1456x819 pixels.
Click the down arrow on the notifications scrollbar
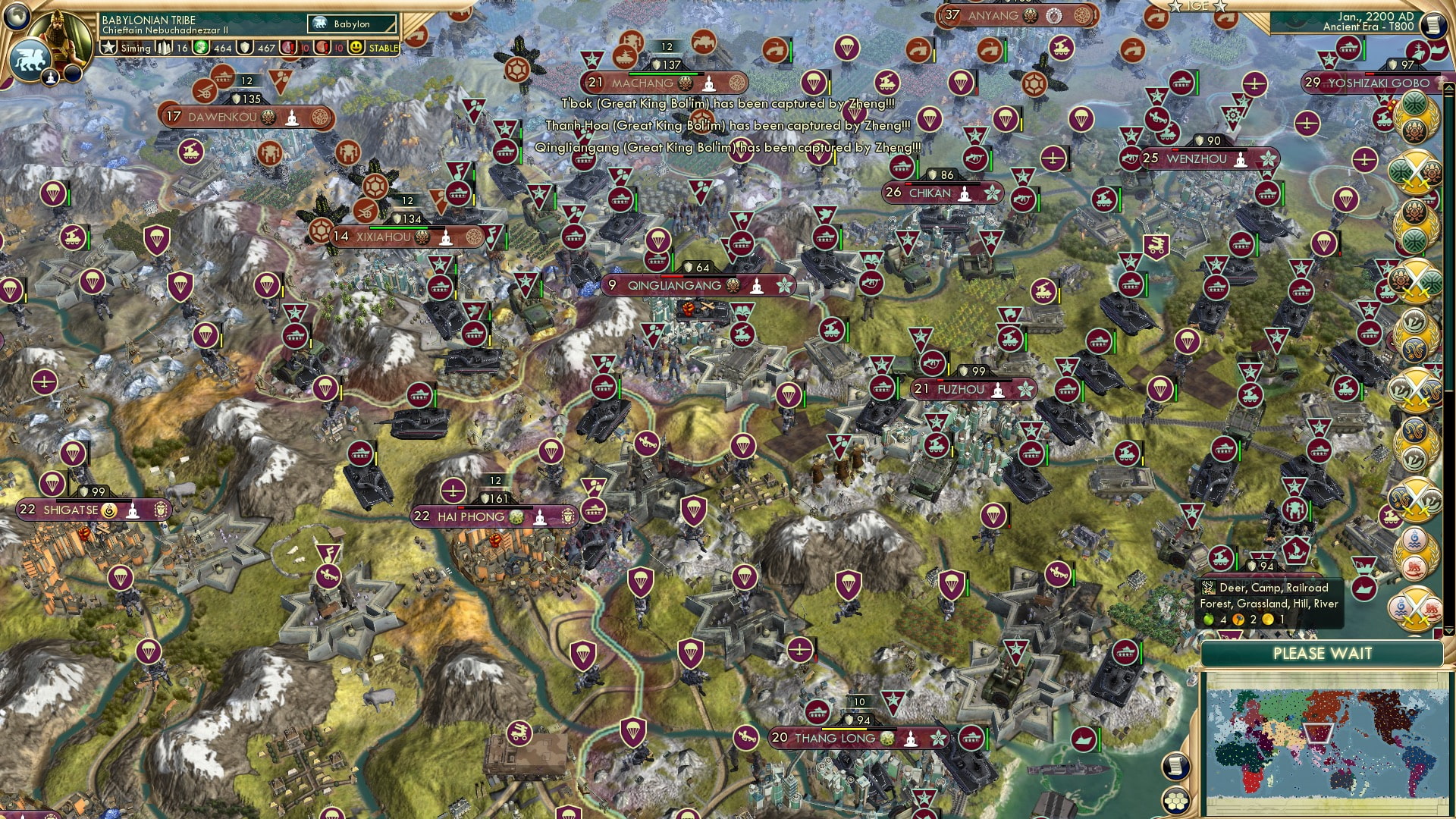click(x=1448, y=629)
